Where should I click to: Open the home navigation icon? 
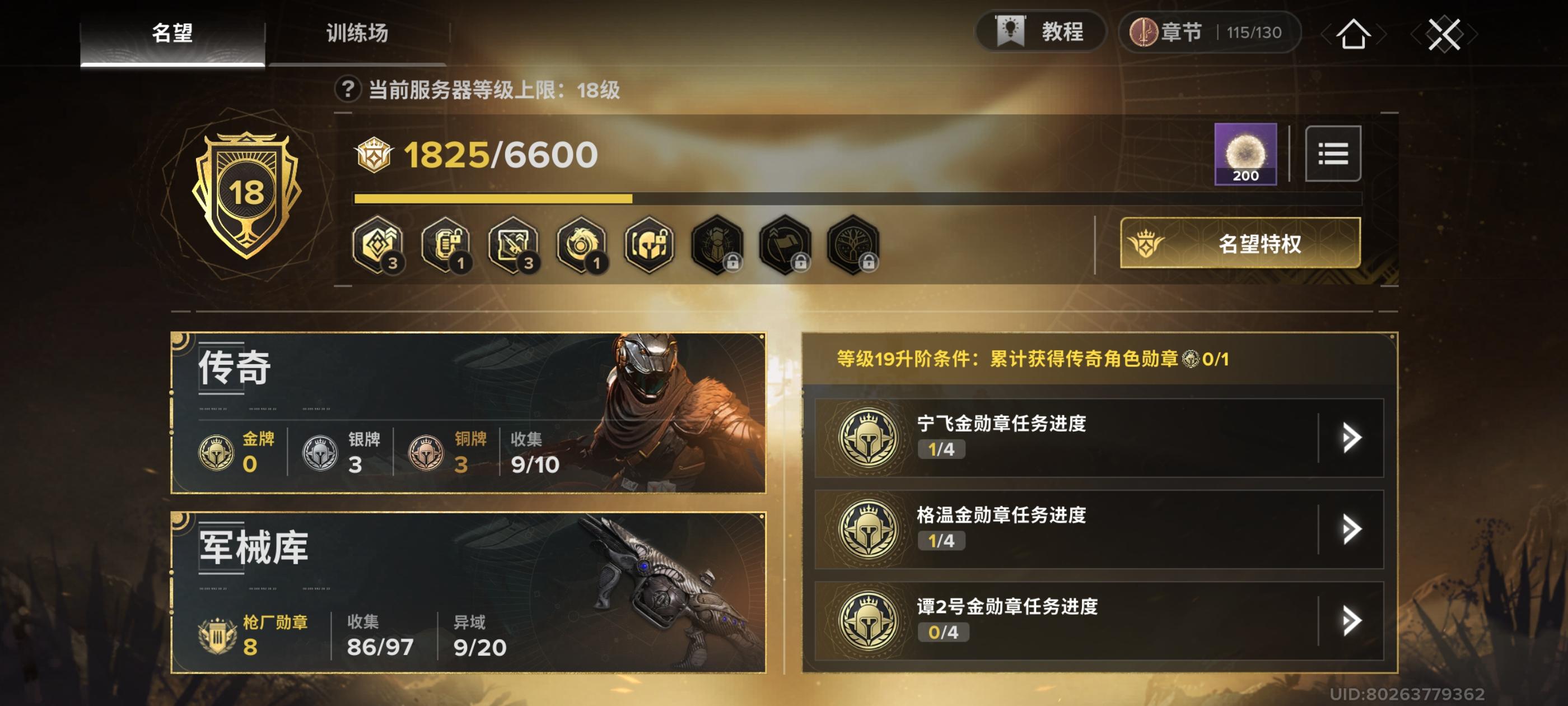click(1351, 35)
